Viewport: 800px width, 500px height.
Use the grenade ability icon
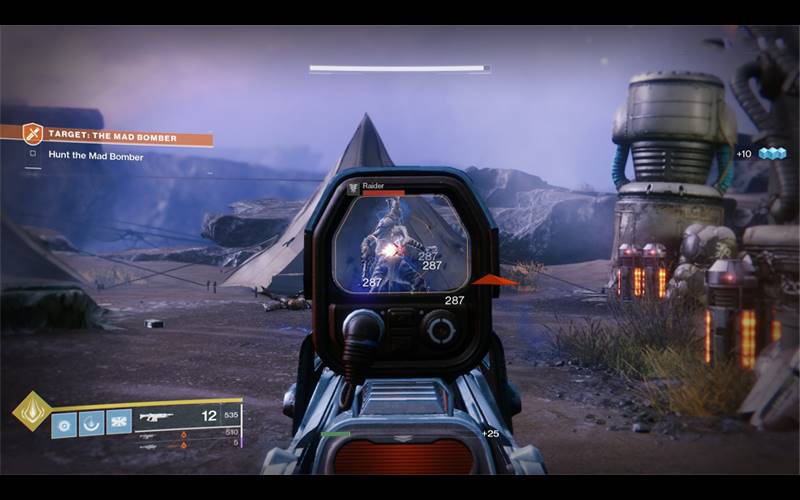click(64, 424)
